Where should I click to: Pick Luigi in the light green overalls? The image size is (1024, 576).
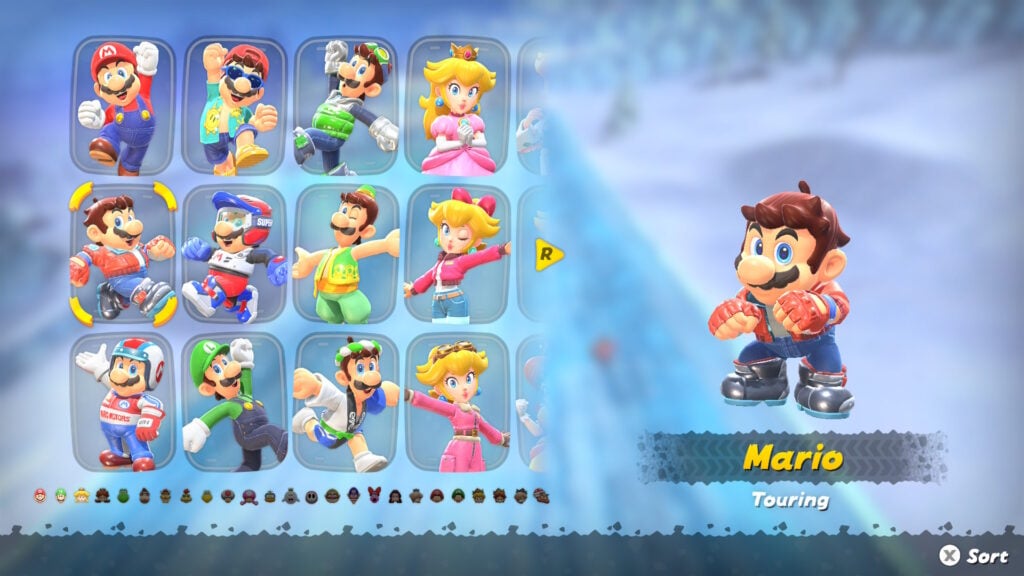point(346,253)
